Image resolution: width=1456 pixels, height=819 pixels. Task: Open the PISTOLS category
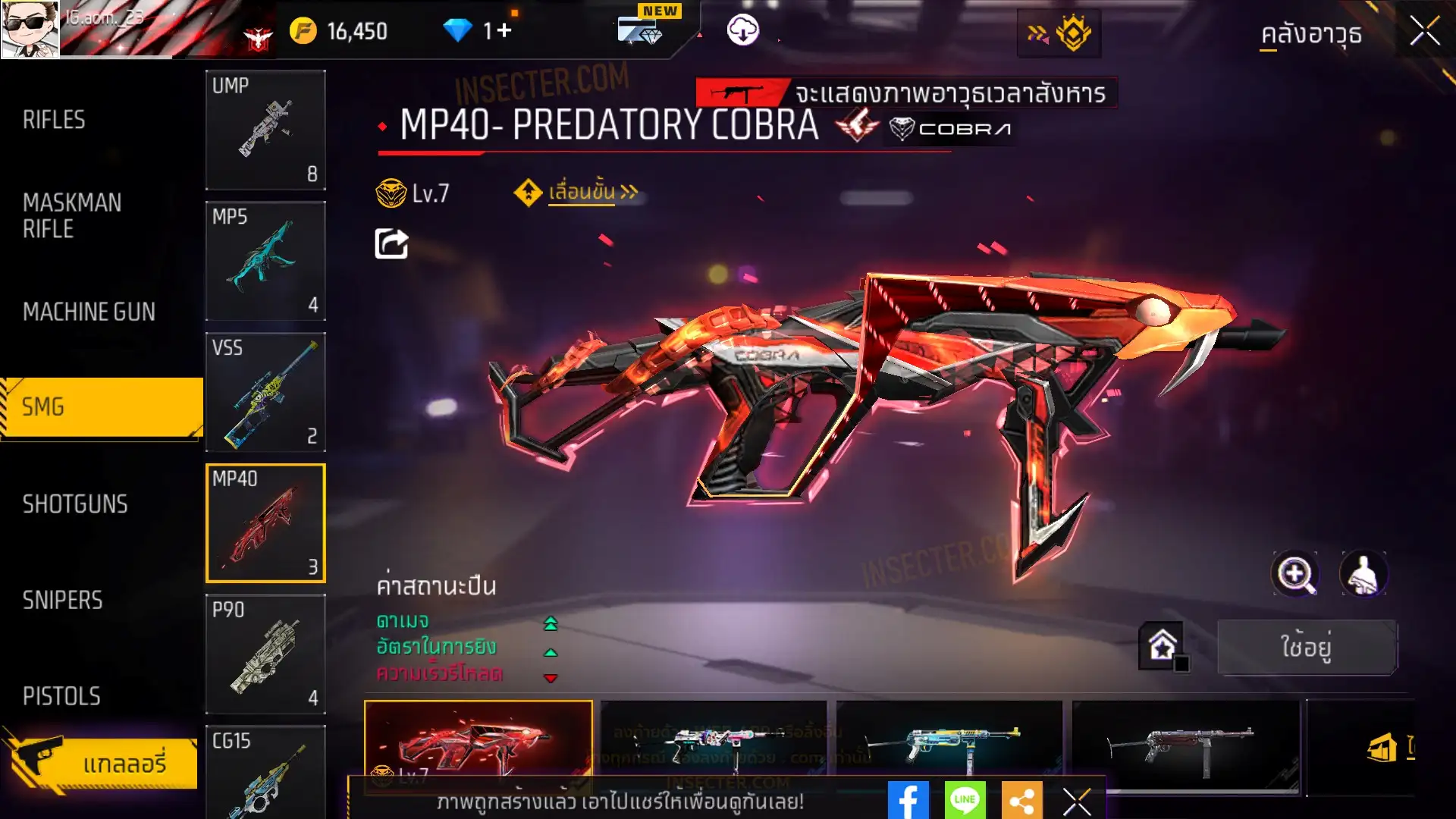click(x=61, y=696)
